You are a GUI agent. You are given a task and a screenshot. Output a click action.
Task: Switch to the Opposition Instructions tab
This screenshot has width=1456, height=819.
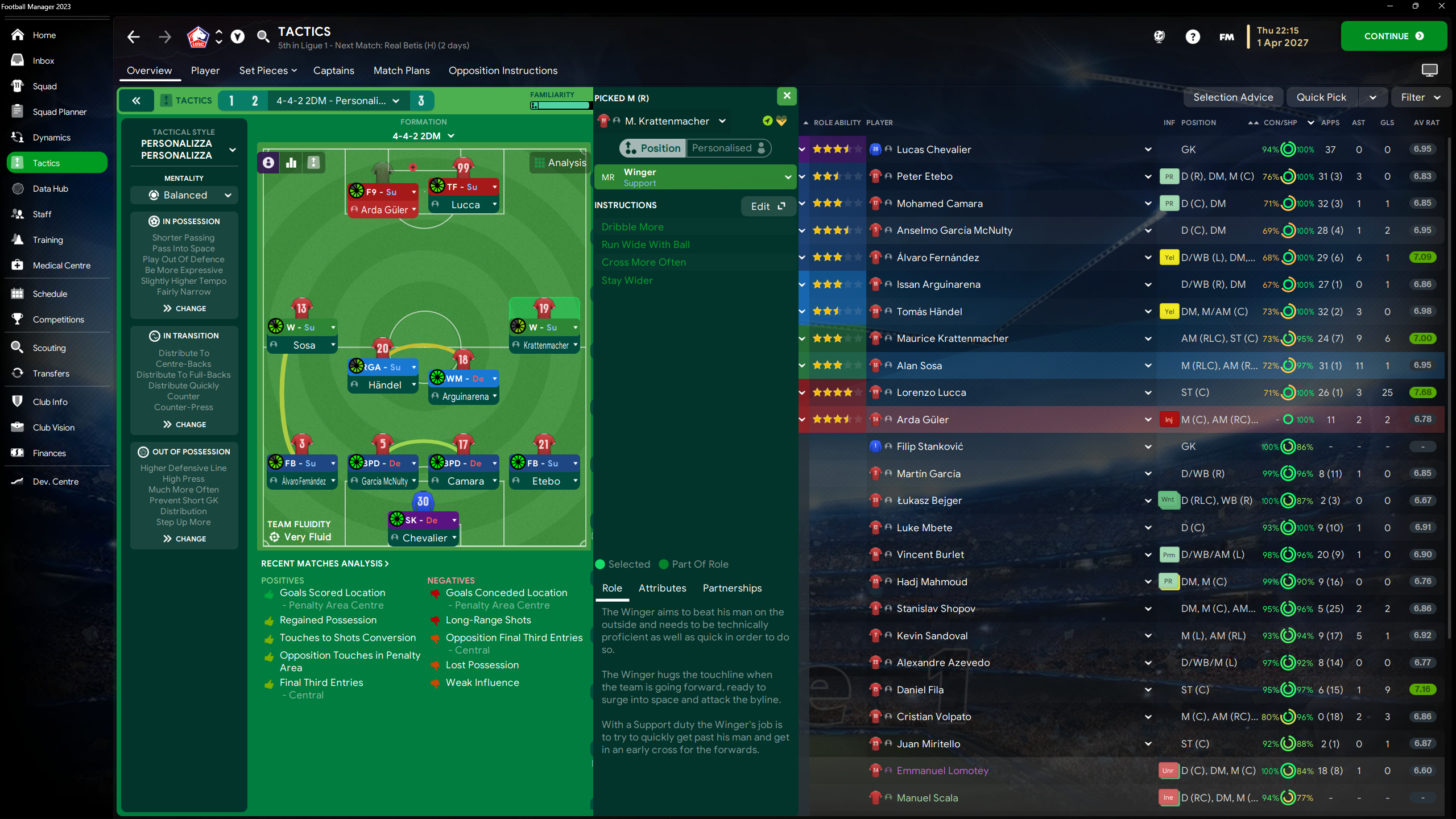pos(503,71)
